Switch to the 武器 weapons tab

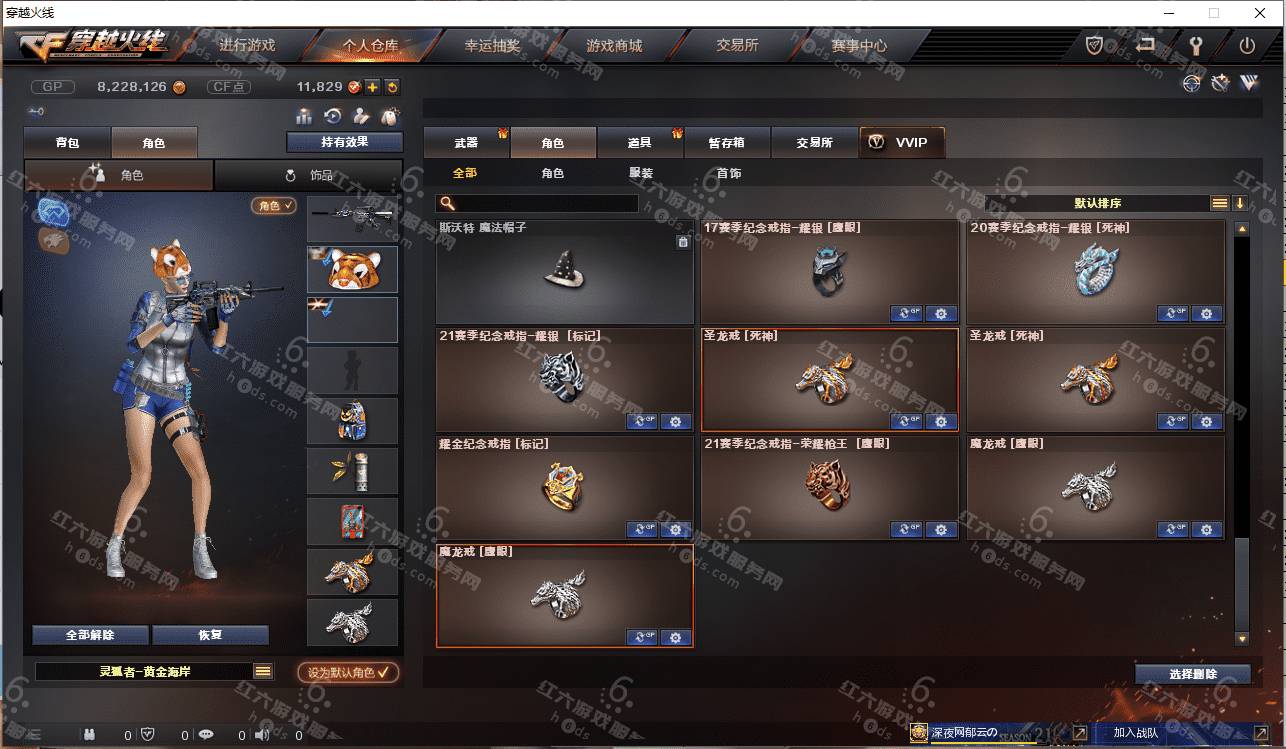(x=466, y=143)
